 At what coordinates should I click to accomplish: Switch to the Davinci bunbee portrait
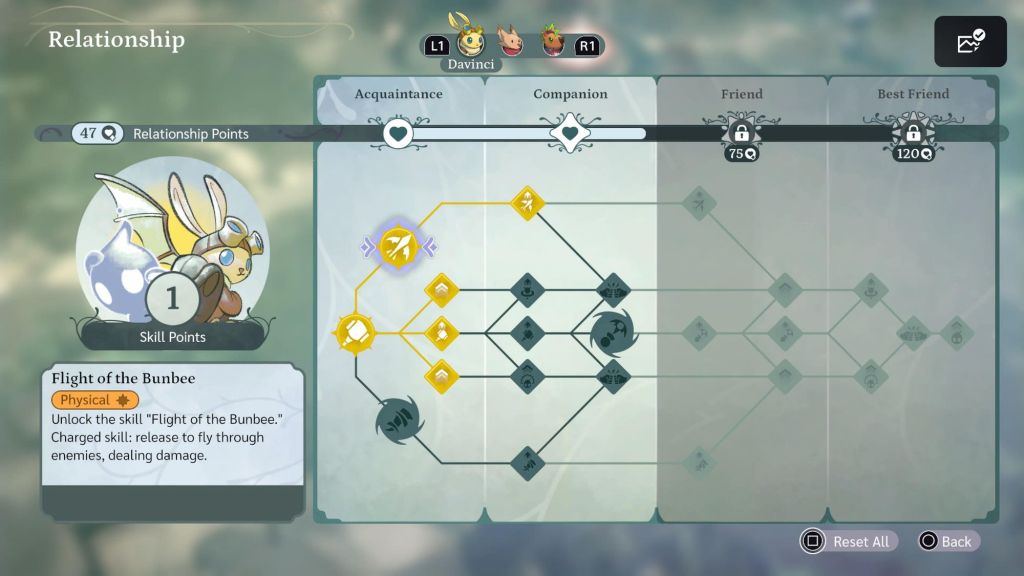point(471,43)
